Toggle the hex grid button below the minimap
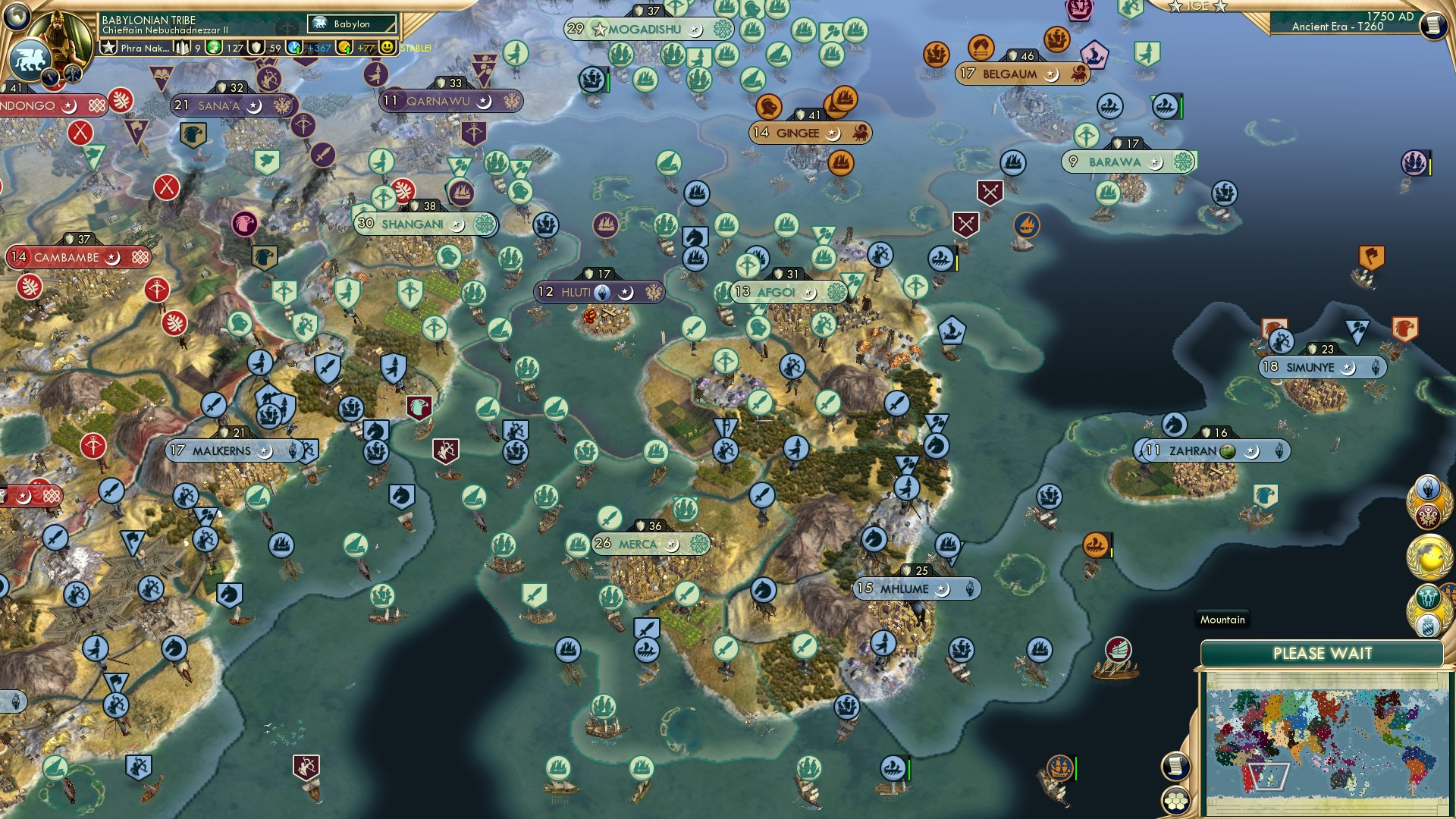The width and height of the screenshot is (1456, 819). tap(1175, 802)
